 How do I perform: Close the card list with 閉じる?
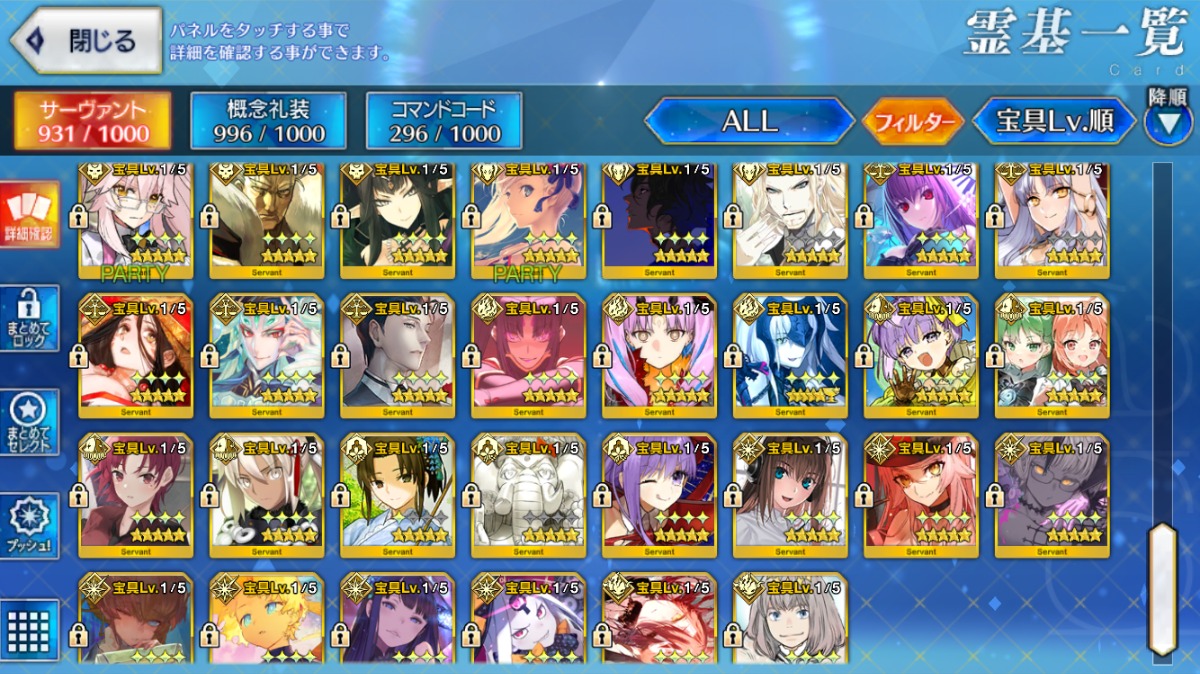point(86,41)
